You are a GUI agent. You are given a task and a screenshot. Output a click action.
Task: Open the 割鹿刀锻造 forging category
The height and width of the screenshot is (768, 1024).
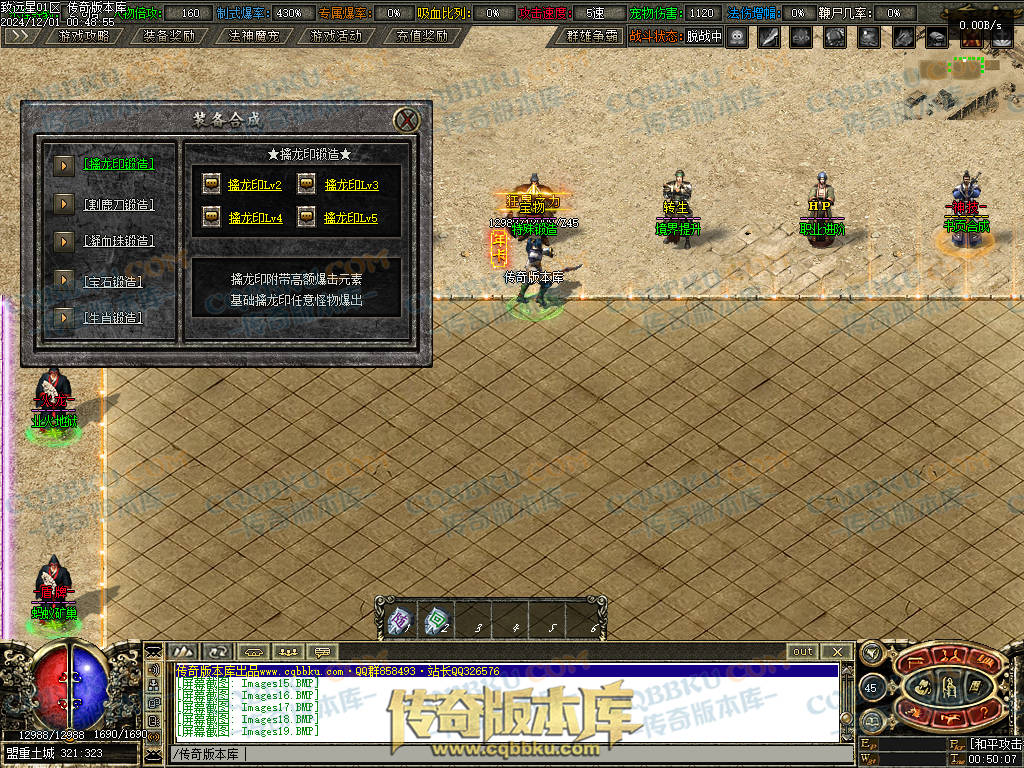pyautogui.click(x=118, y=204)
